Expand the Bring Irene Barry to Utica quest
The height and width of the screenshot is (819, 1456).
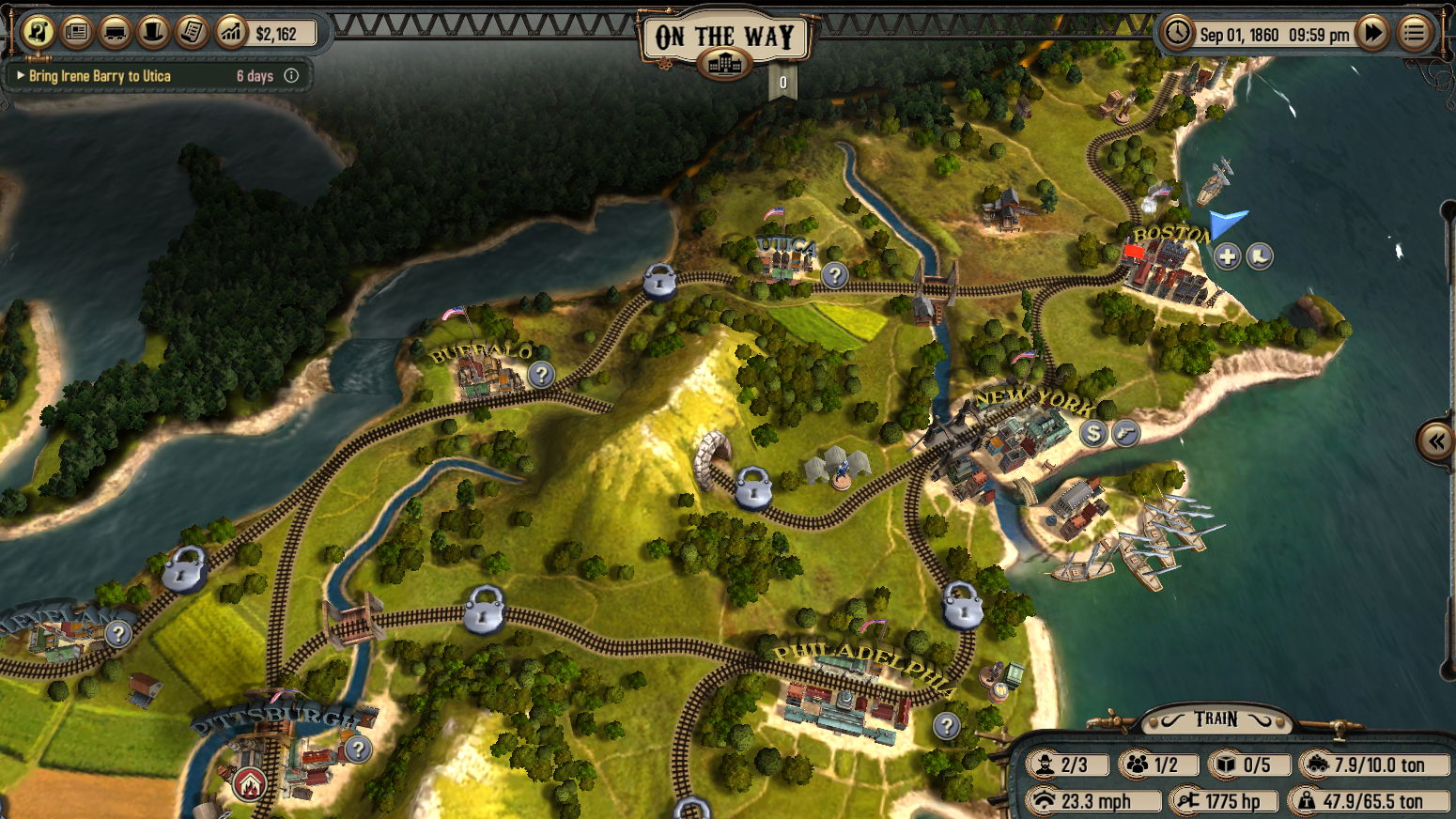[x=21, y=76]
